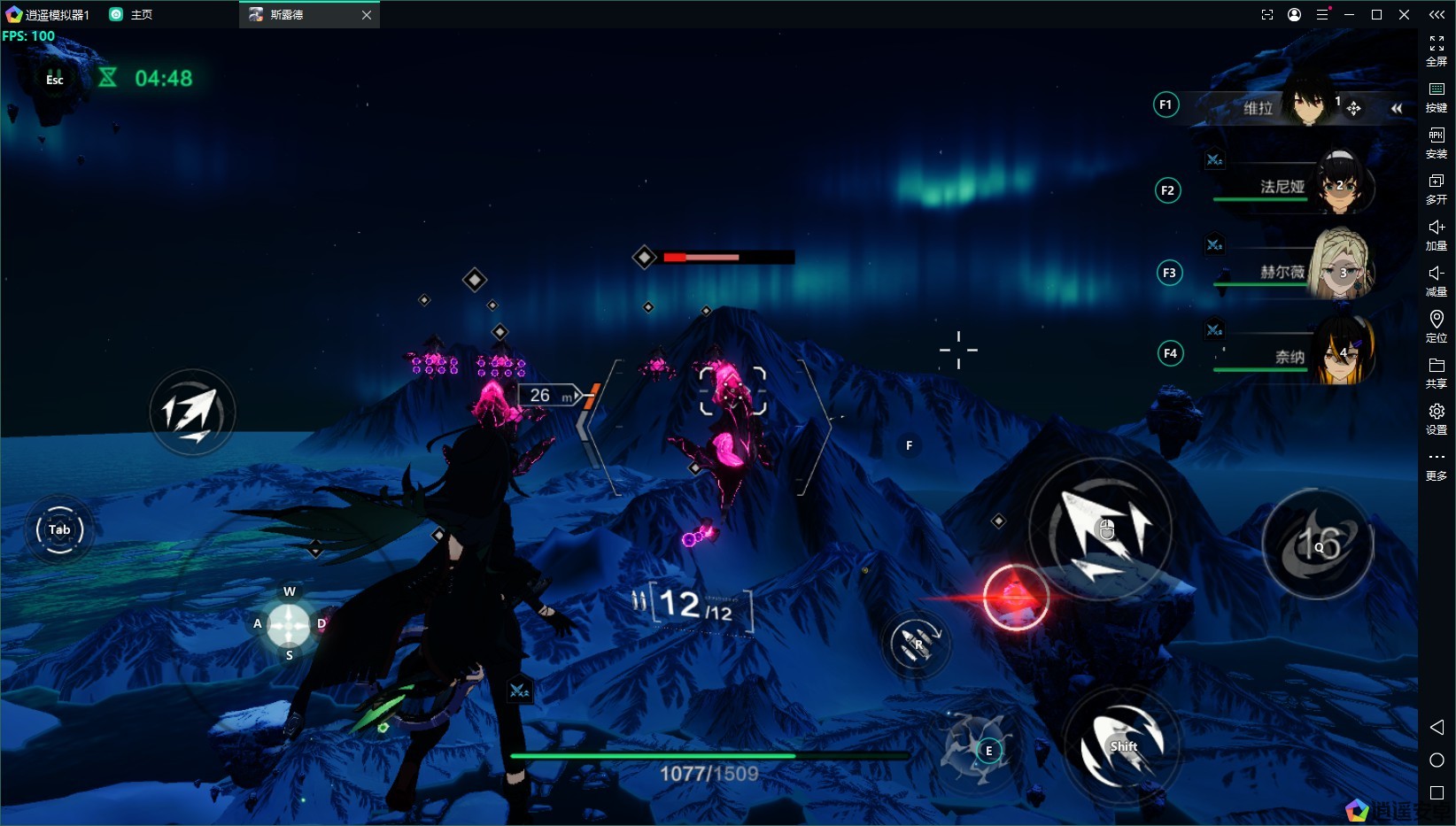Trigger the dodge wing skill
This screenshot has height=826, width=1456.
tap(1122, 746)
